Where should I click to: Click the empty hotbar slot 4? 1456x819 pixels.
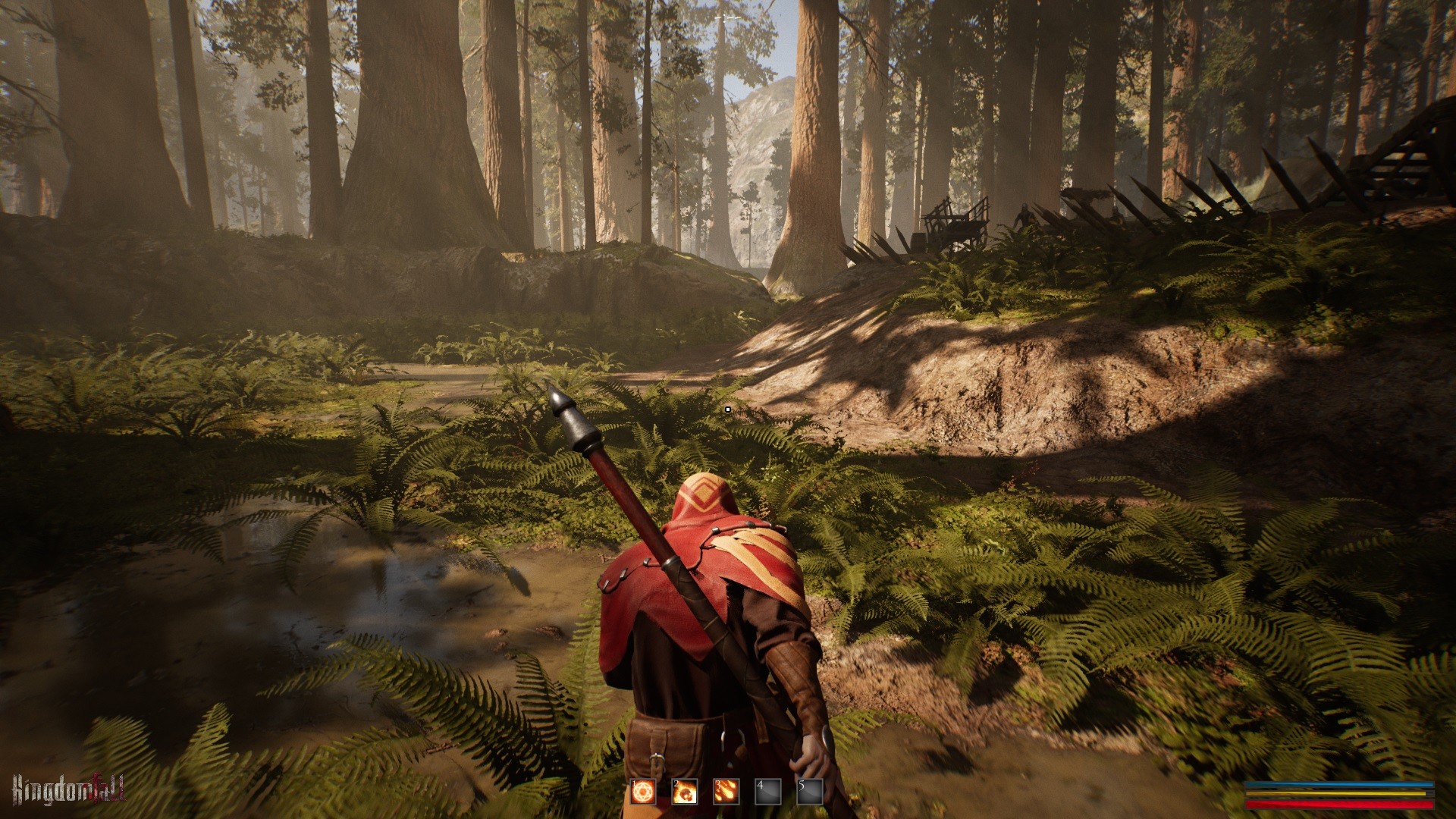coord(767,792)
